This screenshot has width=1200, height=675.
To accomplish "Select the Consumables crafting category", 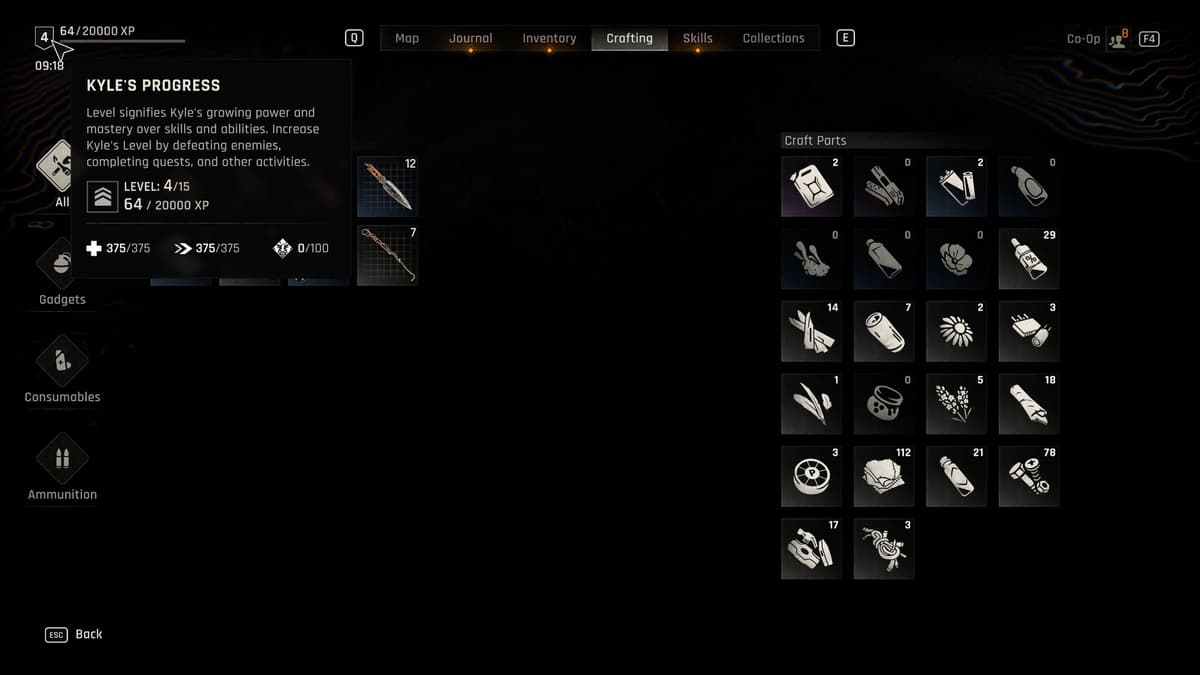I will click(x=62, y=368).
